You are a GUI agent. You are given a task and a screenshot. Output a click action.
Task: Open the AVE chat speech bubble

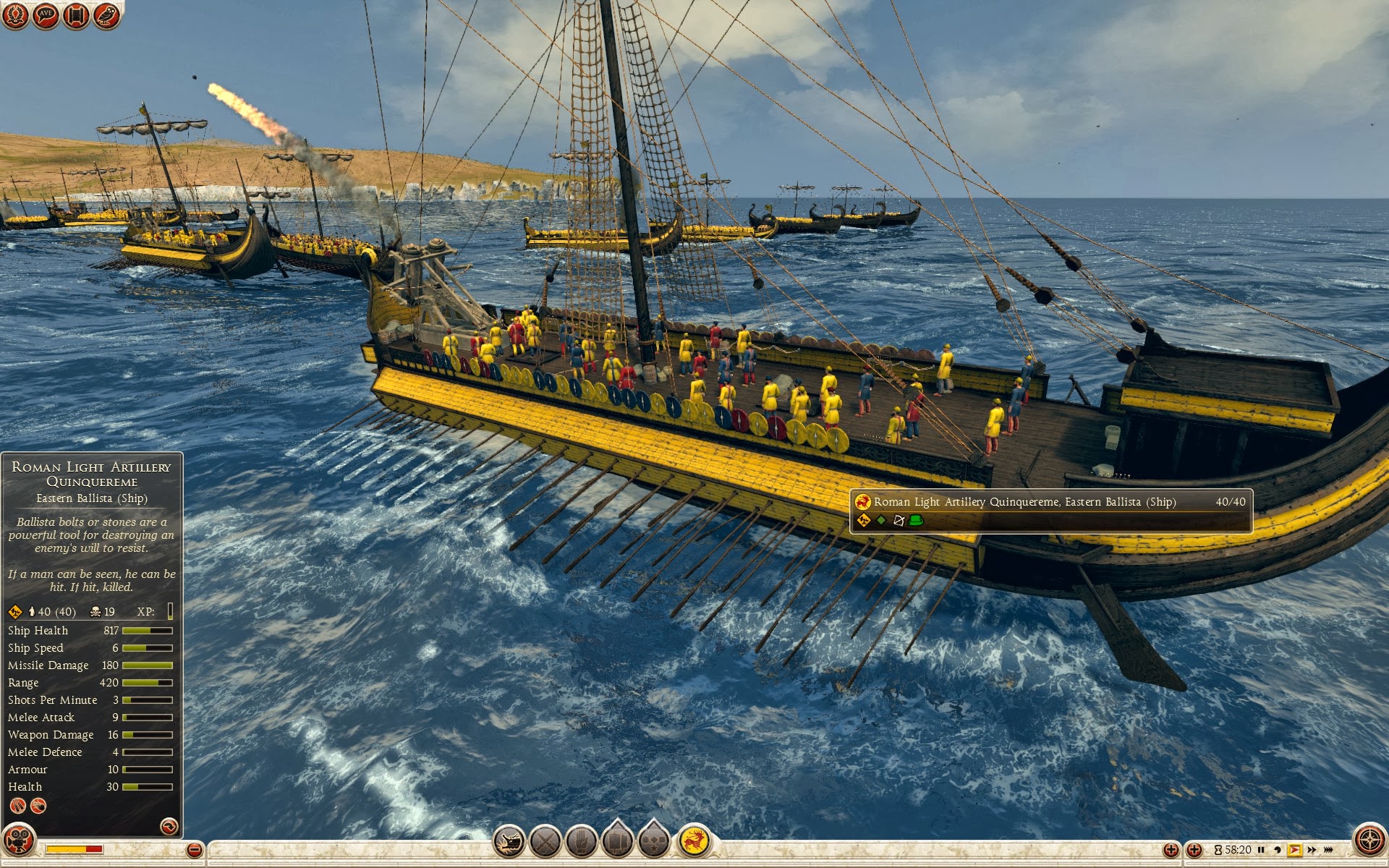[x=46, y=15]
